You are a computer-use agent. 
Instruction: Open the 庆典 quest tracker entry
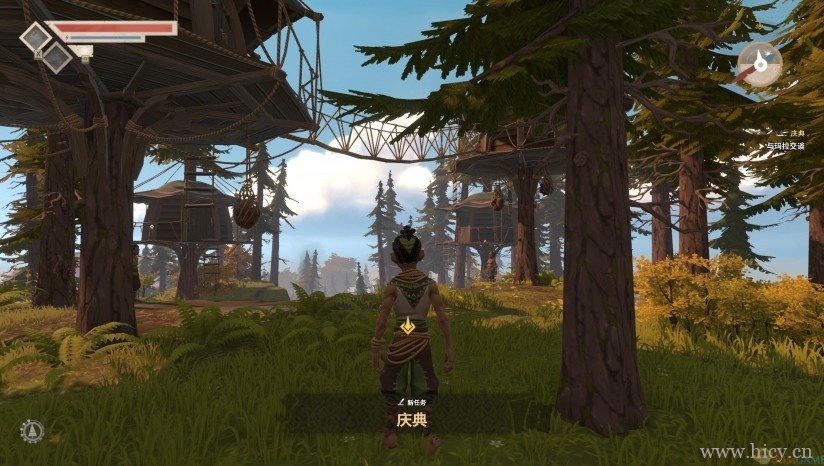tap(796, 133)
